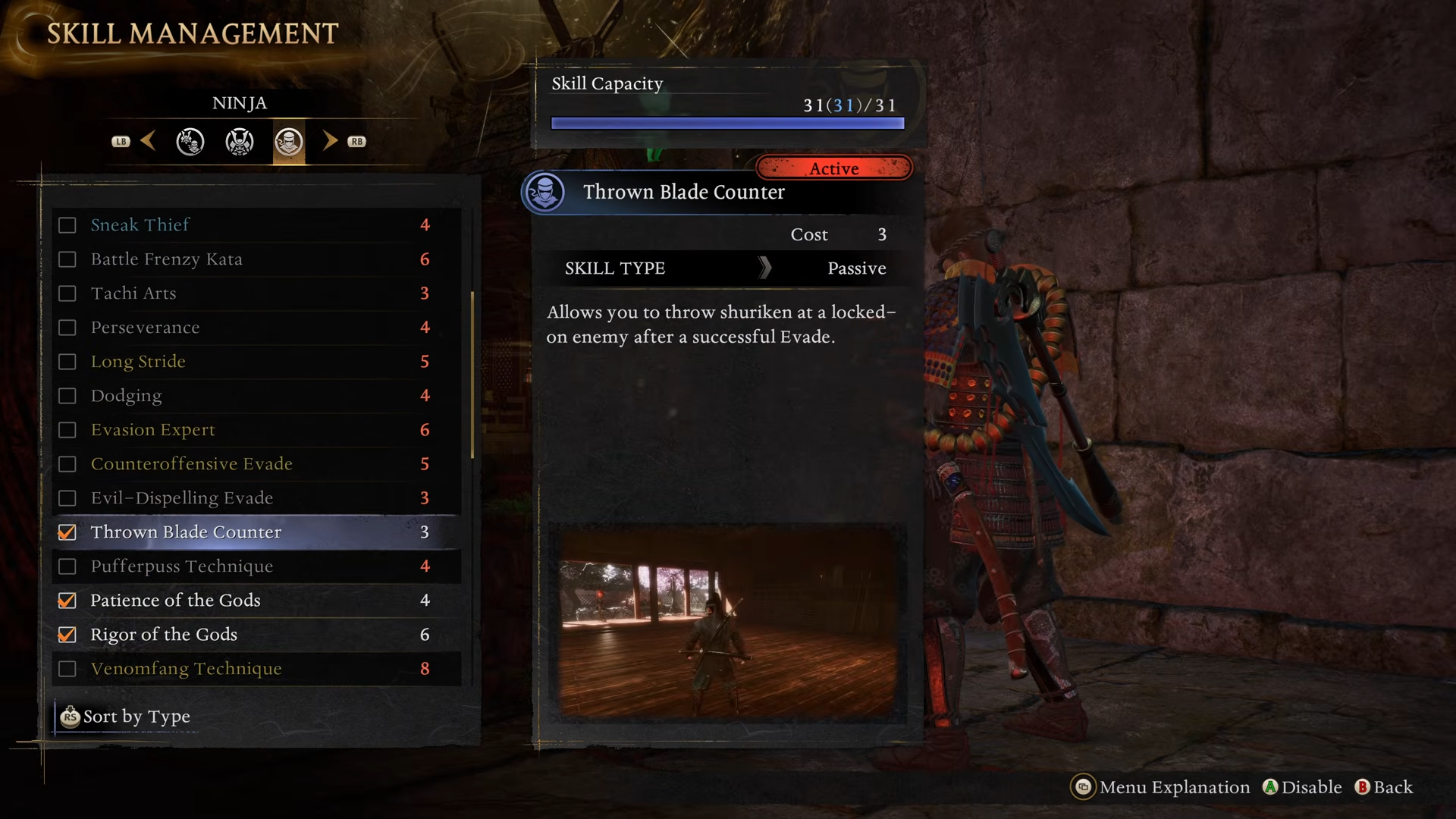Switch to the middle samurai helmet tab

pos(240,142)
